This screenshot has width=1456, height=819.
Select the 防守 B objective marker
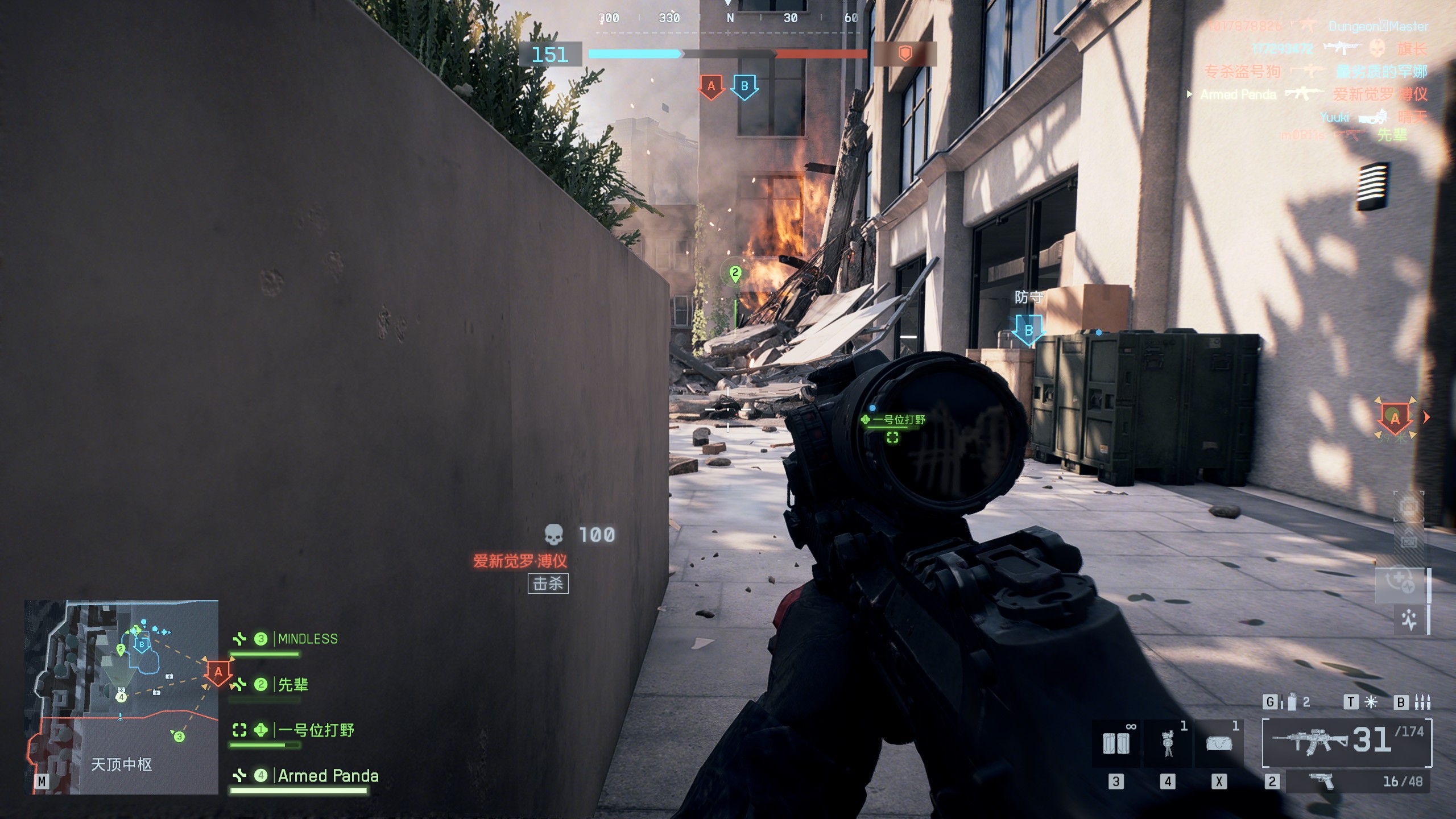1028,330
